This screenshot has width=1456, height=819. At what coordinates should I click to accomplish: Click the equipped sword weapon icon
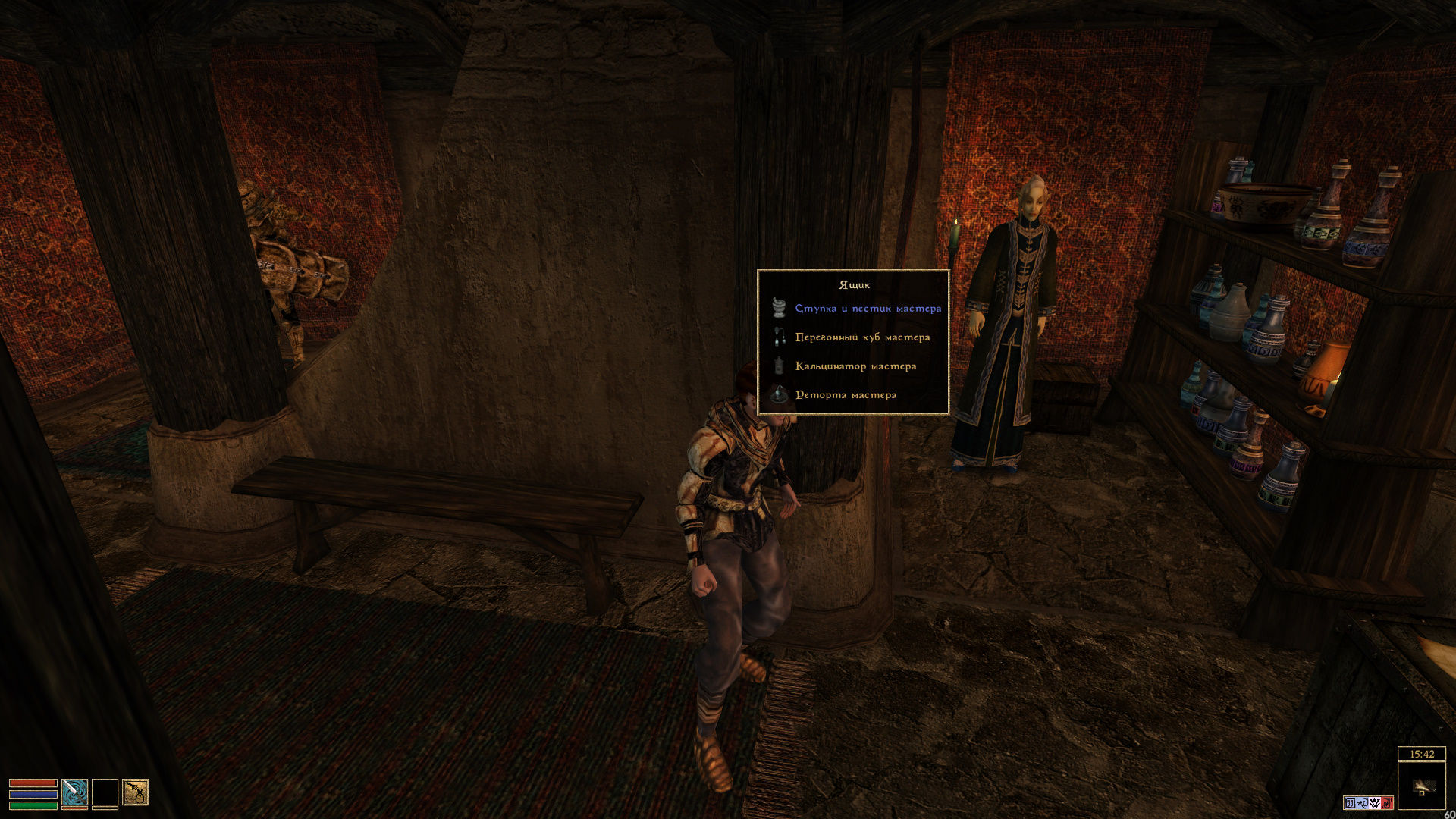coord(74,792)
